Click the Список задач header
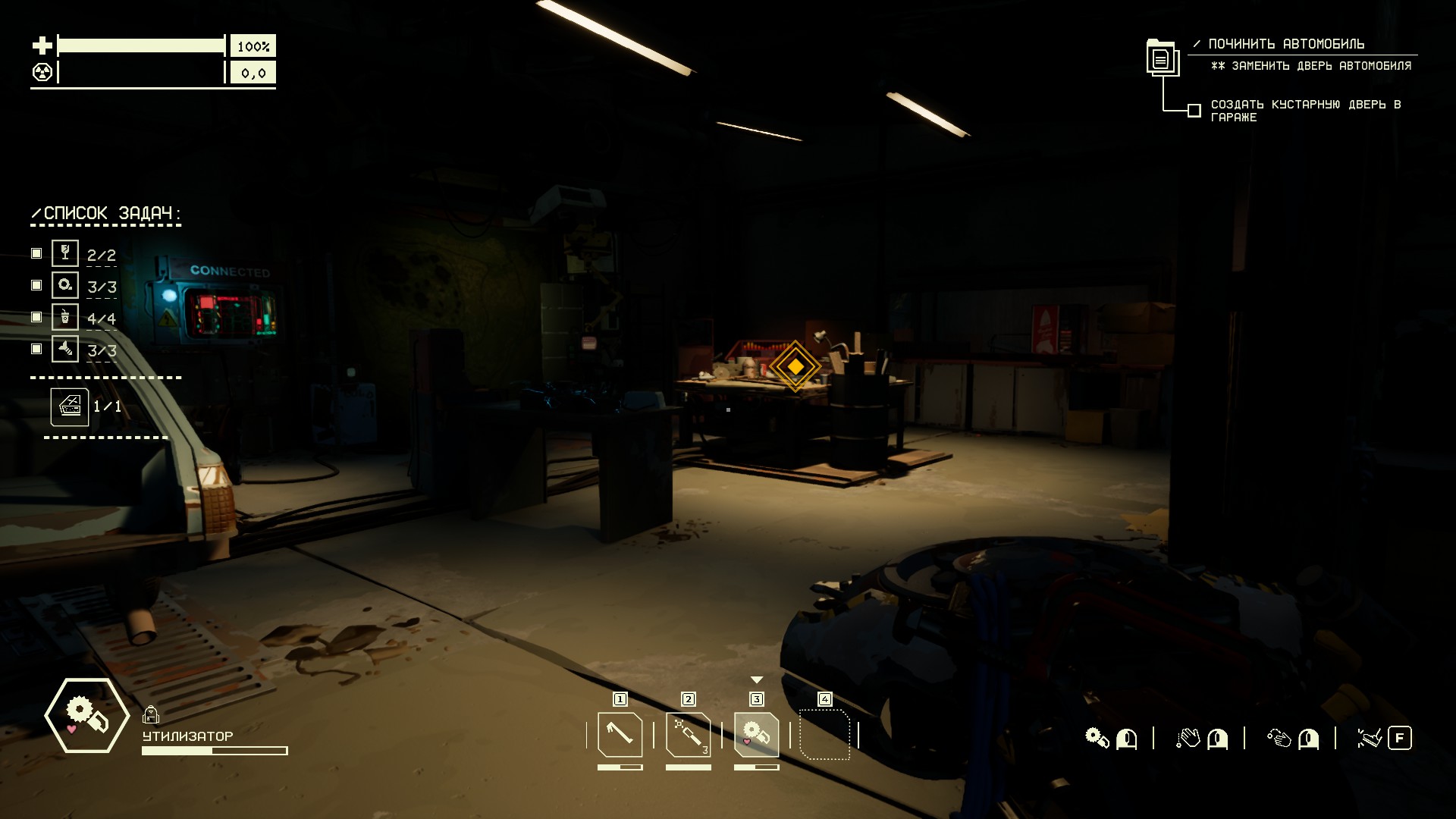Viewport: 1456px width, 819px height. pyautogui.click(x=106, y=214)
